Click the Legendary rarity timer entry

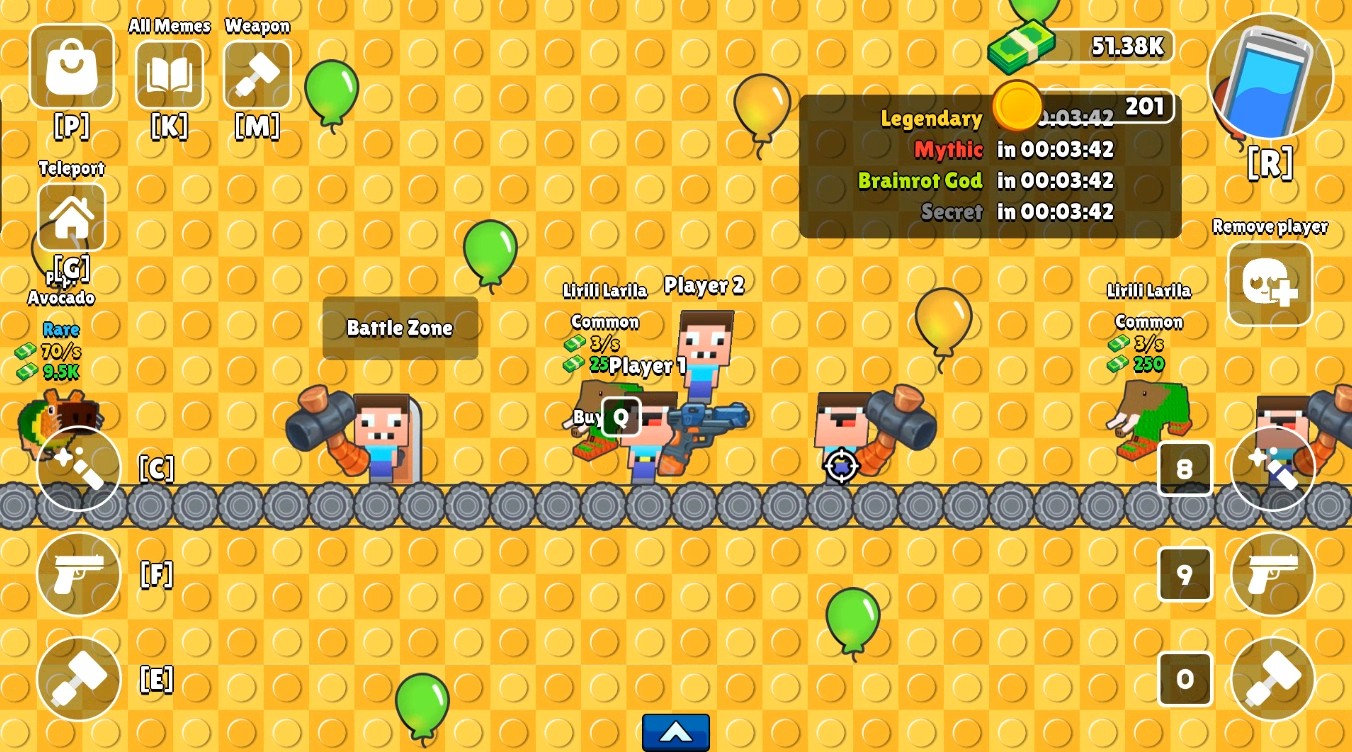tap(931, 118)
